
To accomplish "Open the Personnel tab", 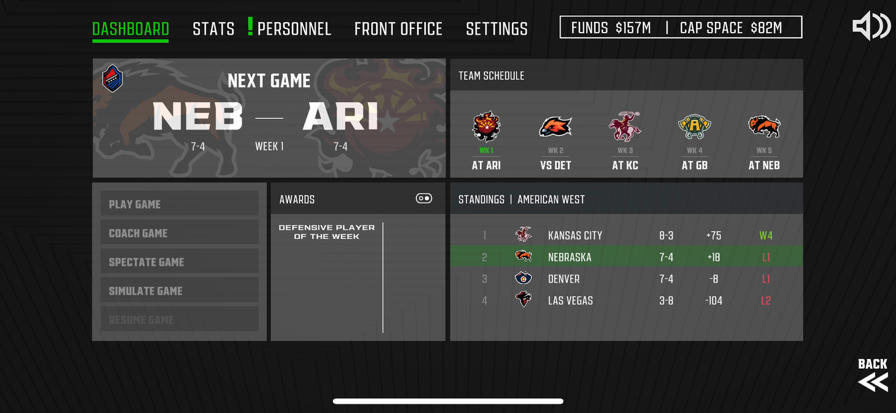I will 293,29.
